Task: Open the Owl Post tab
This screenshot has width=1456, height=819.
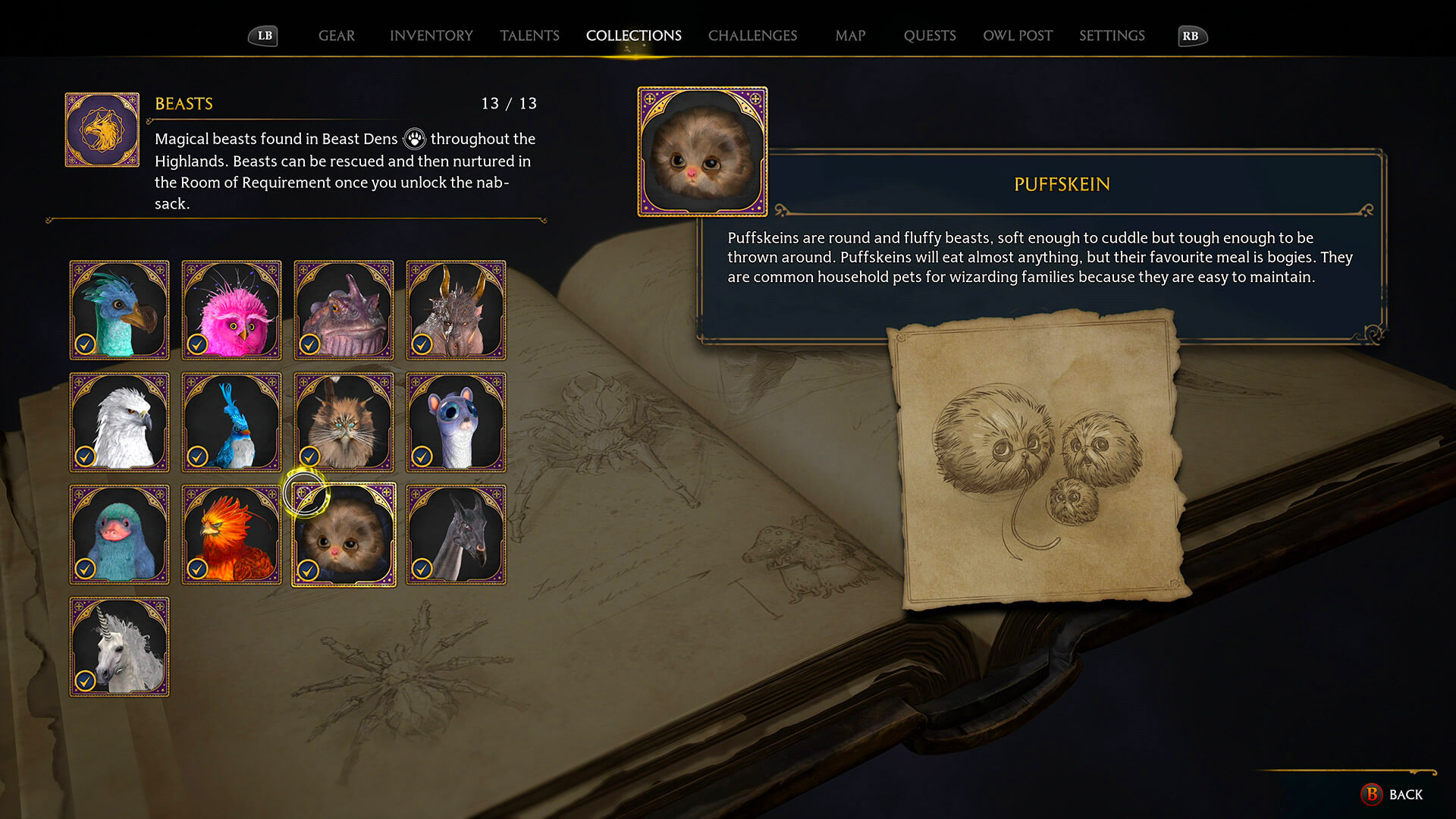Action: pos(1018,36)
